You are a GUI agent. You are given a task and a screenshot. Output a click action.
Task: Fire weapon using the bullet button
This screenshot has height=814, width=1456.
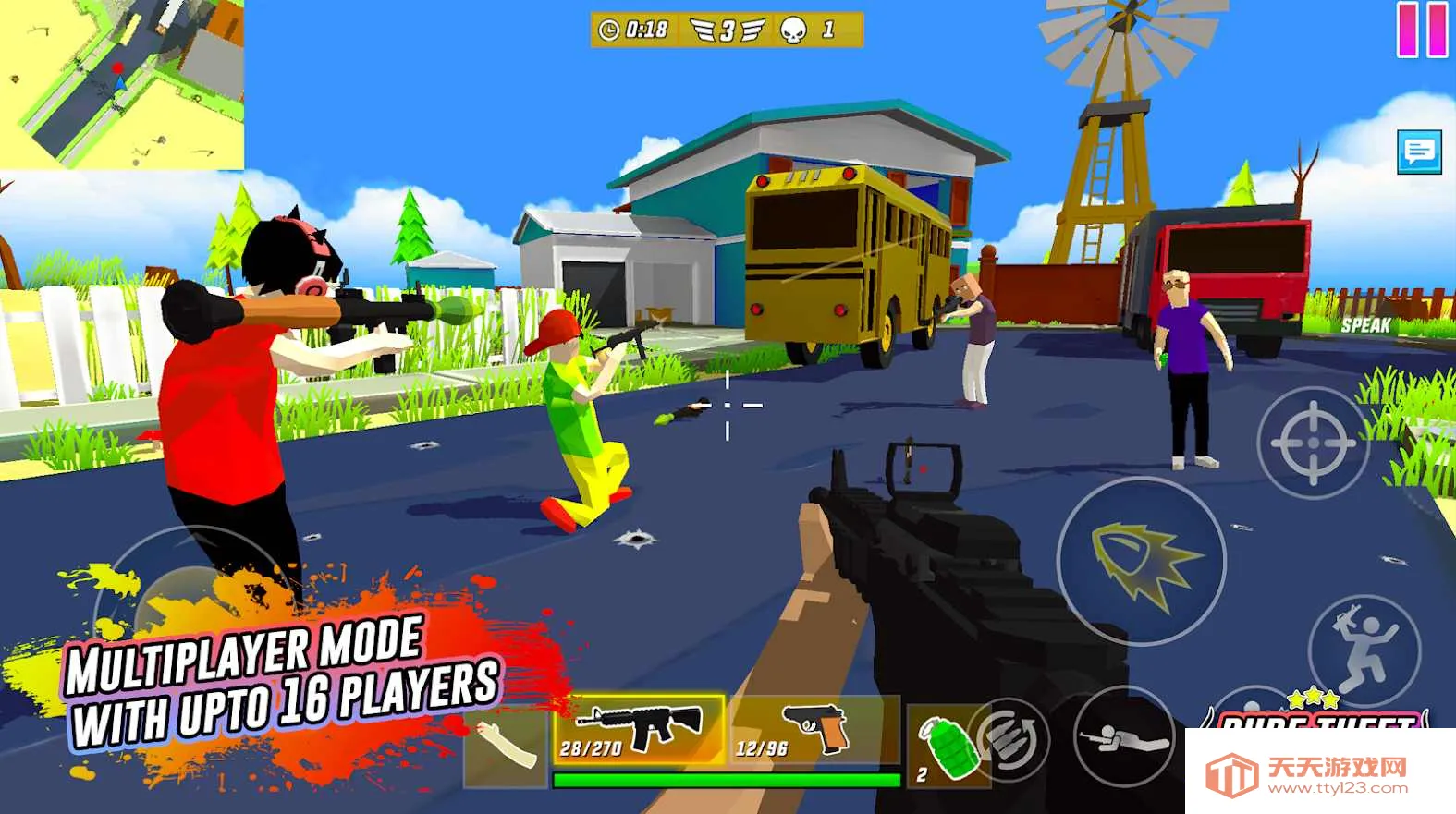coord(1142,561)
